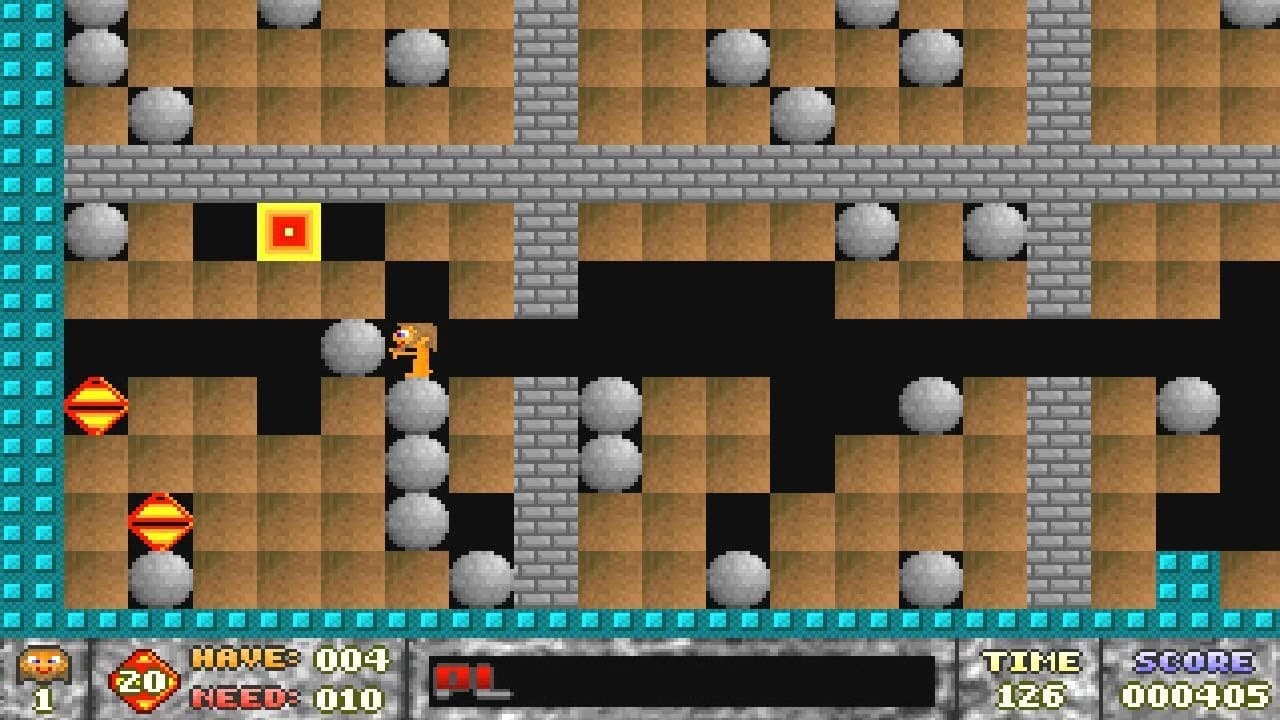Click the teal checkered tiles in the bottom right
The width and height of the screenshot is (1280, 720).
coord(1186,578)
